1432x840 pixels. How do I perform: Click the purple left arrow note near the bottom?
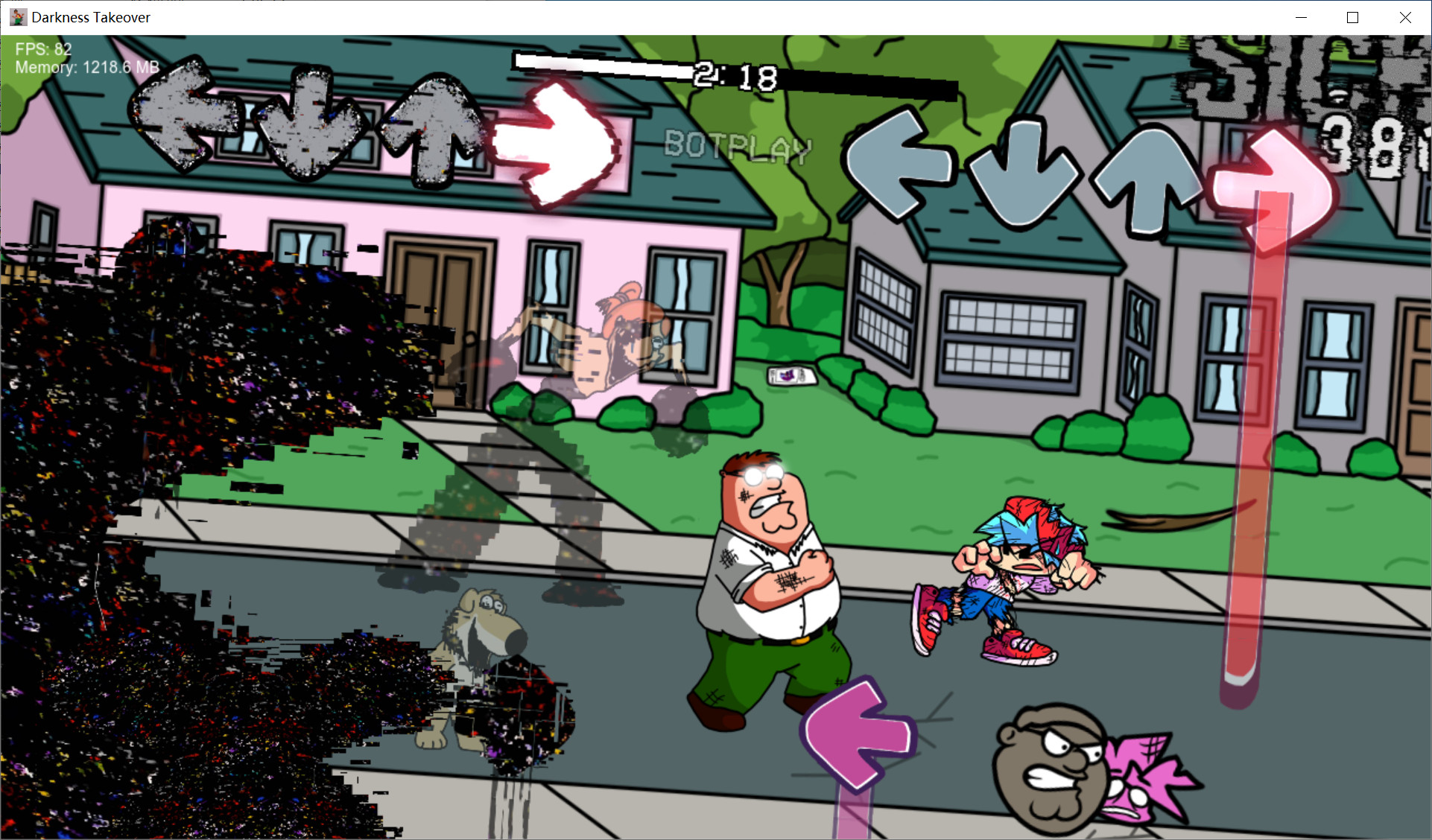pos(858,734)
